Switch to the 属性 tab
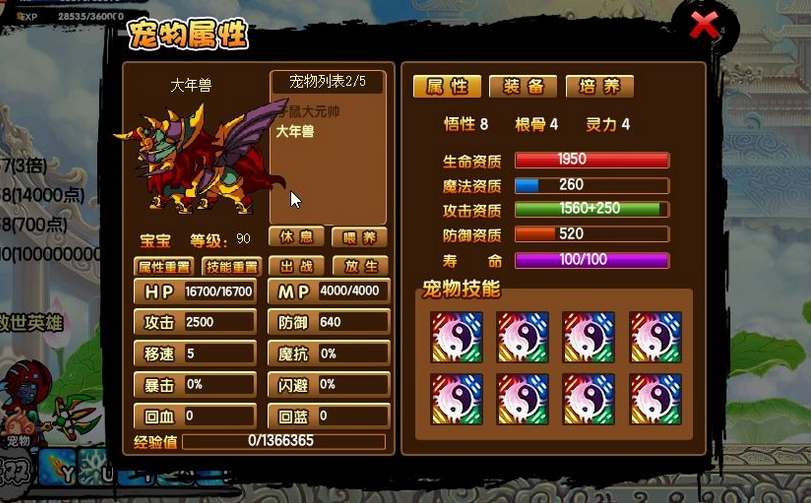 coord(447,87)
